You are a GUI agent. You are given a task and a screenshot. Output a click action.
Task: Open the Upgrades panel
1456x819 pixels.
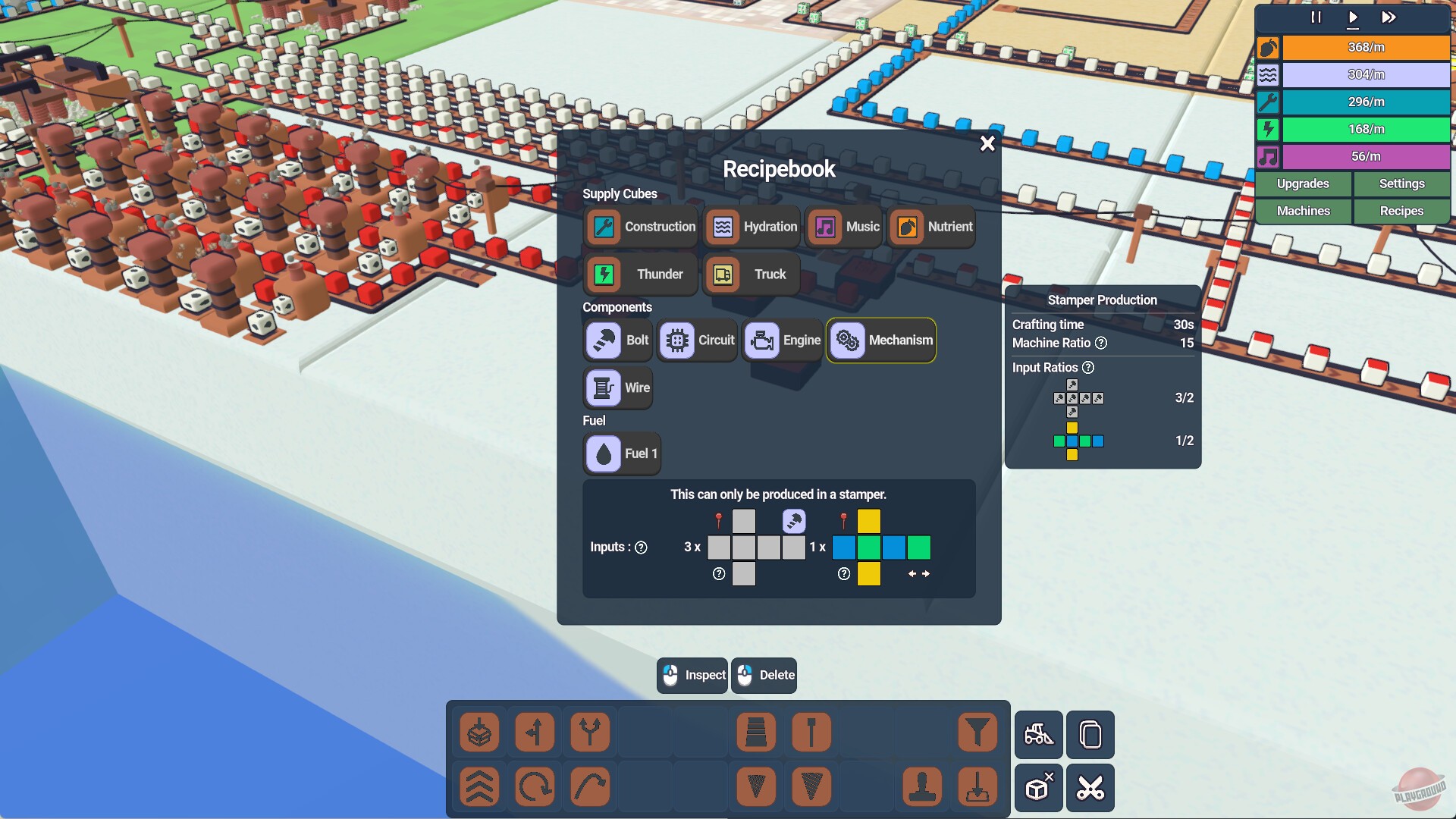pos(1302,184)
